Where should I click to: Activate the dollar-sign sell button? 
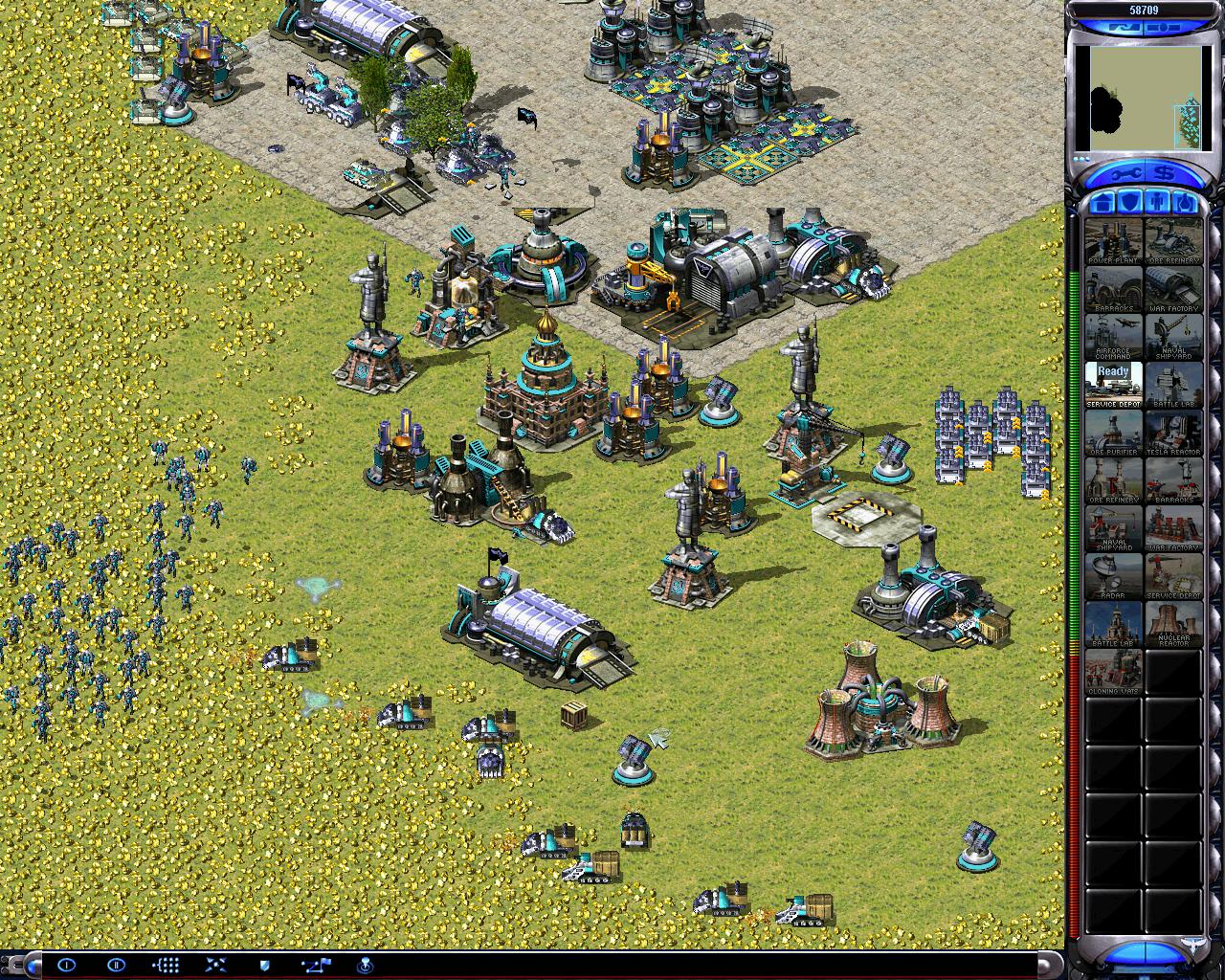click(1165, 175)
